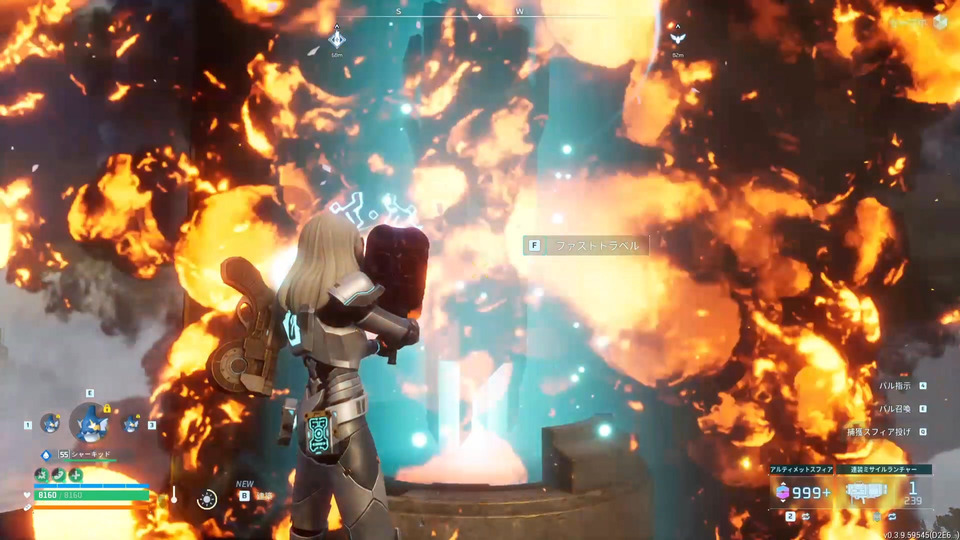The height and width of the screenshot is (540, 960).
Task: Click the fast travel waypoint compass marker
Action: [x=337, y=40]
